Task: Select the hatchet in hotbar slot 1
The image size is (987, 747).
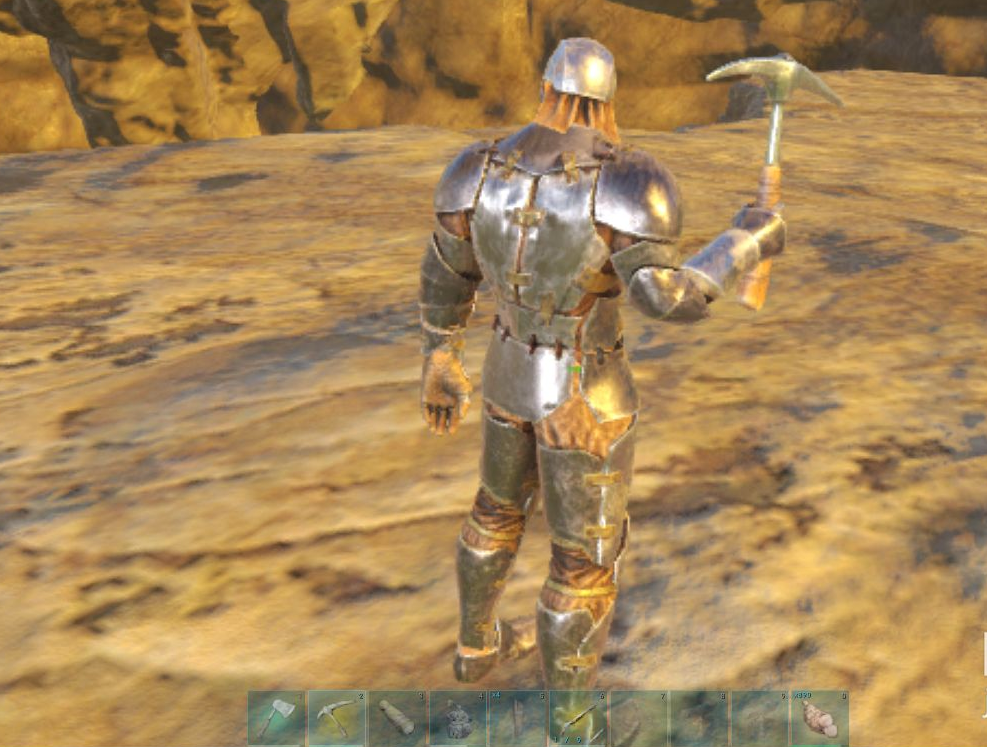Action: 277,718
